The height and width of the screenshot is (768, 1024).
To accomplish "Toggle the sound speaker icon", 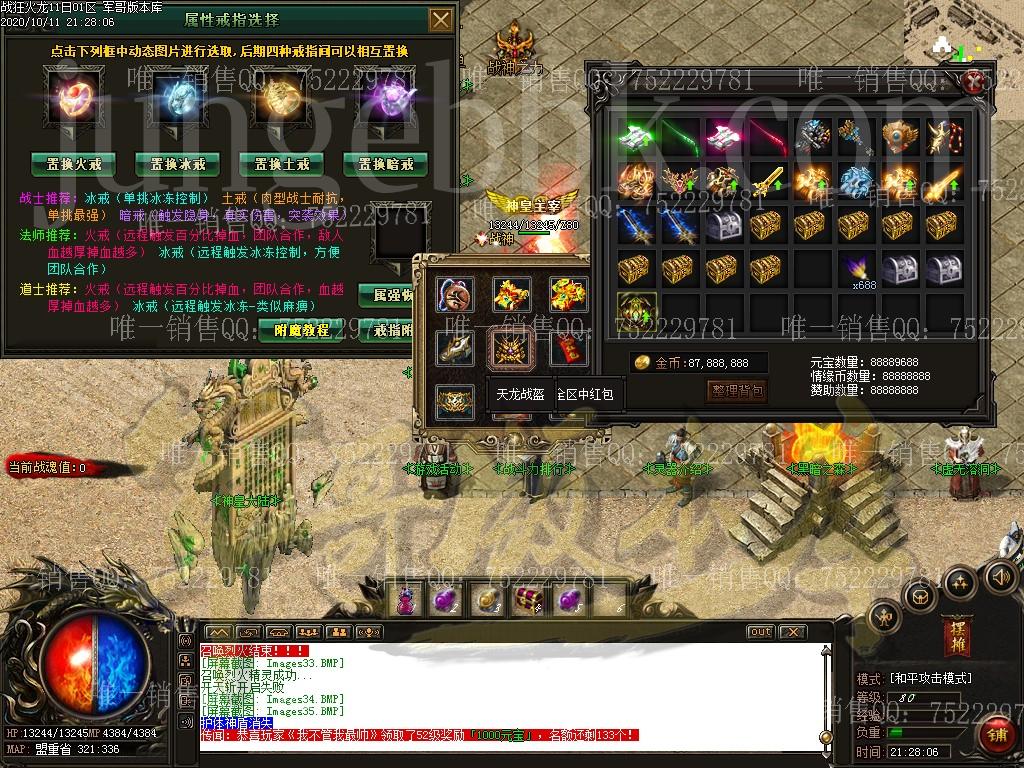I will [1000, 577].
